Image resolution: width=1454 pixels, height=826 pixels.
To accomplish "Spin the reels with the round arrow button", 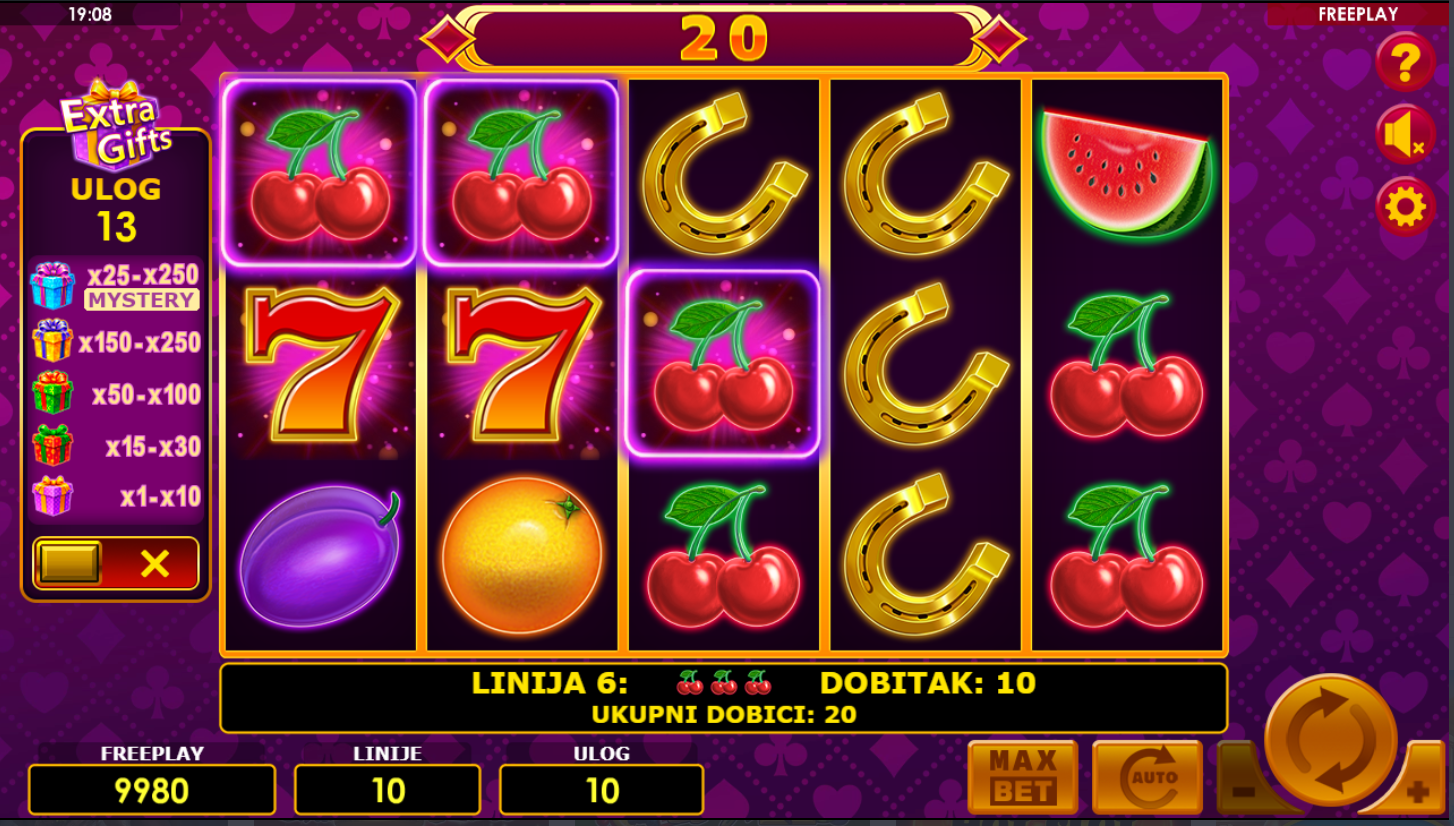I will pos(1330,740).
